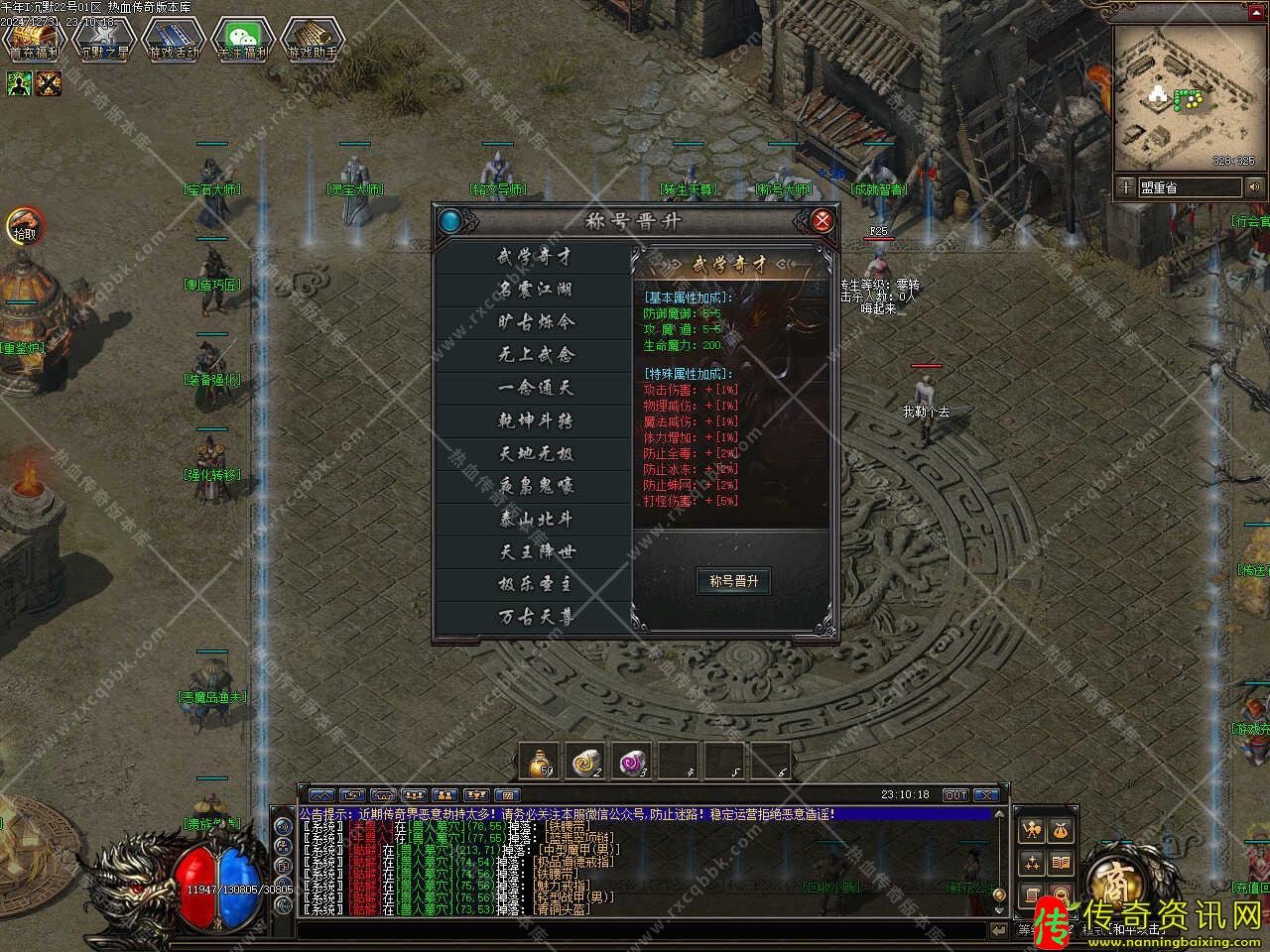Use the purple swirl item in hotbar slot 3
The height and width of the screenshot is (952, 1270).
[632, 762]
